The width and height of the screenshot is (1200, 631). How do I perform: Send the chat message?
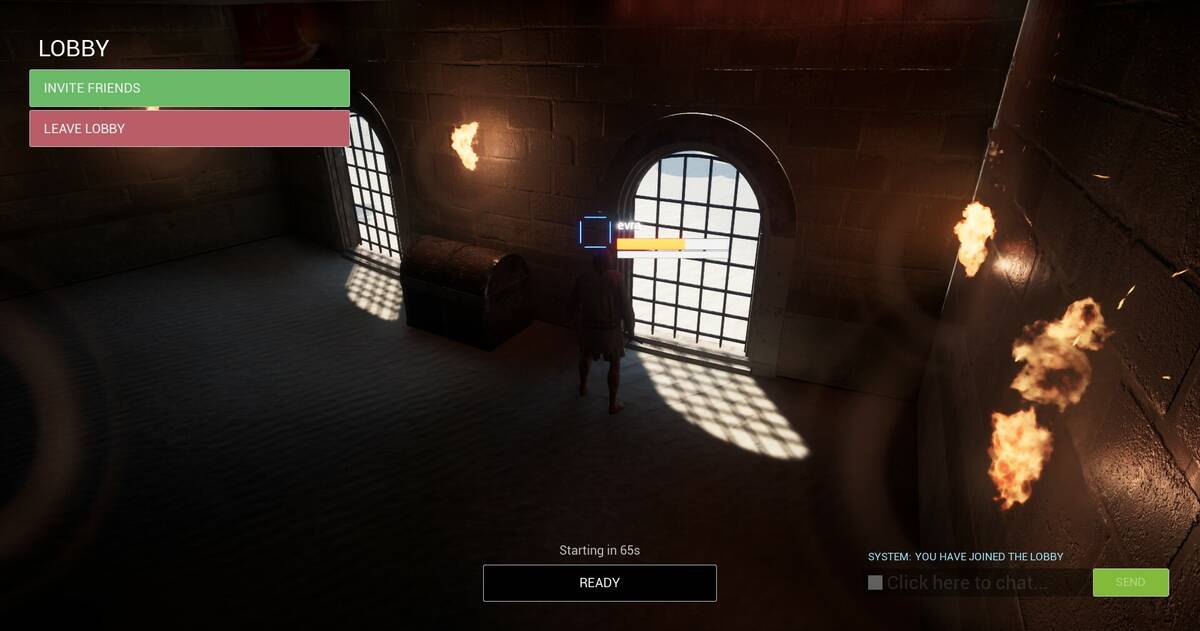click(1130, 582)
